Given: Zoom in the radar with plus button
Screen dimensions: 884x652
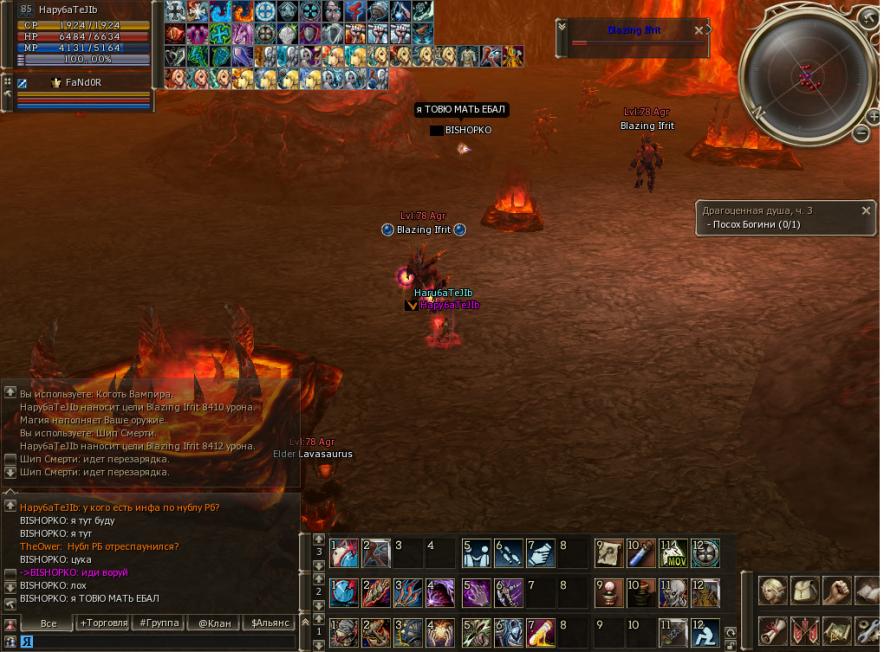Looking at the screenshot, I should pos(873,116).
